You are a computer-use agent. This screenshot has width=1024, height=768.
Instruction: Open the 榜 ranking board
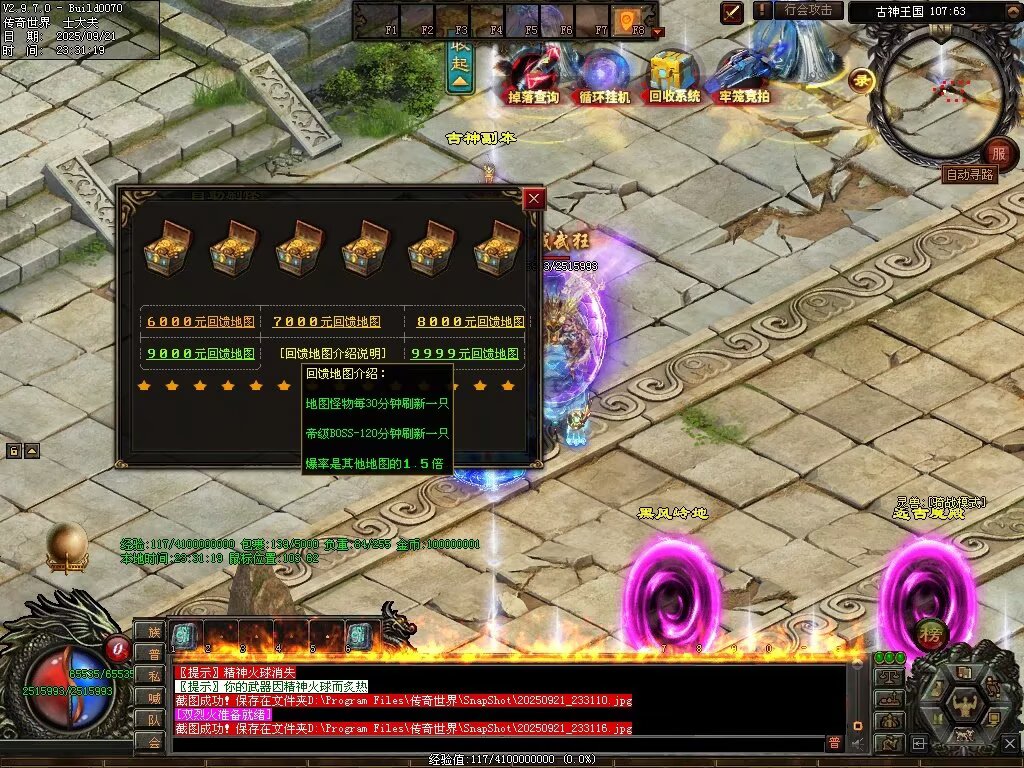tap(929, 634)
